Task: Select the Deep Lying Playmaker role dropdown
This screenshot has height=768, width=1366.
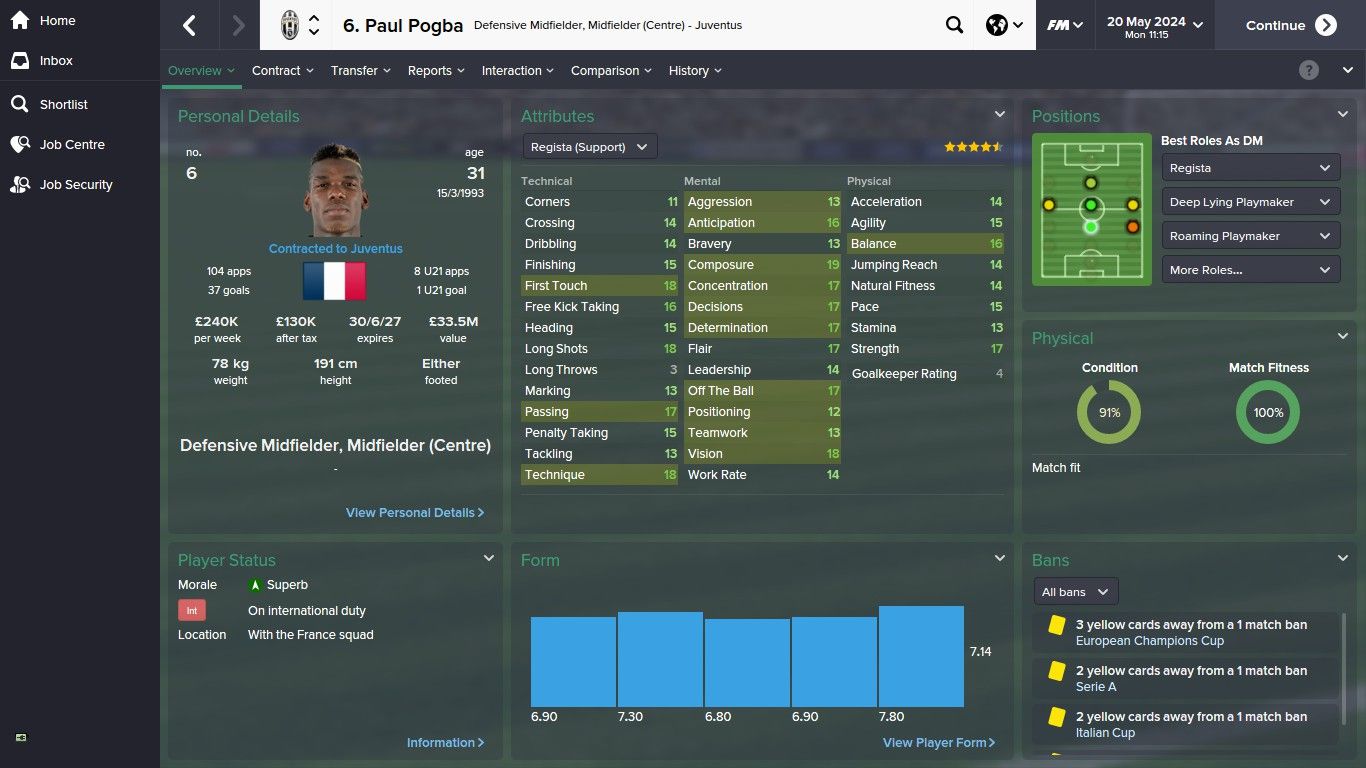Action: (x=1250, y=202)
